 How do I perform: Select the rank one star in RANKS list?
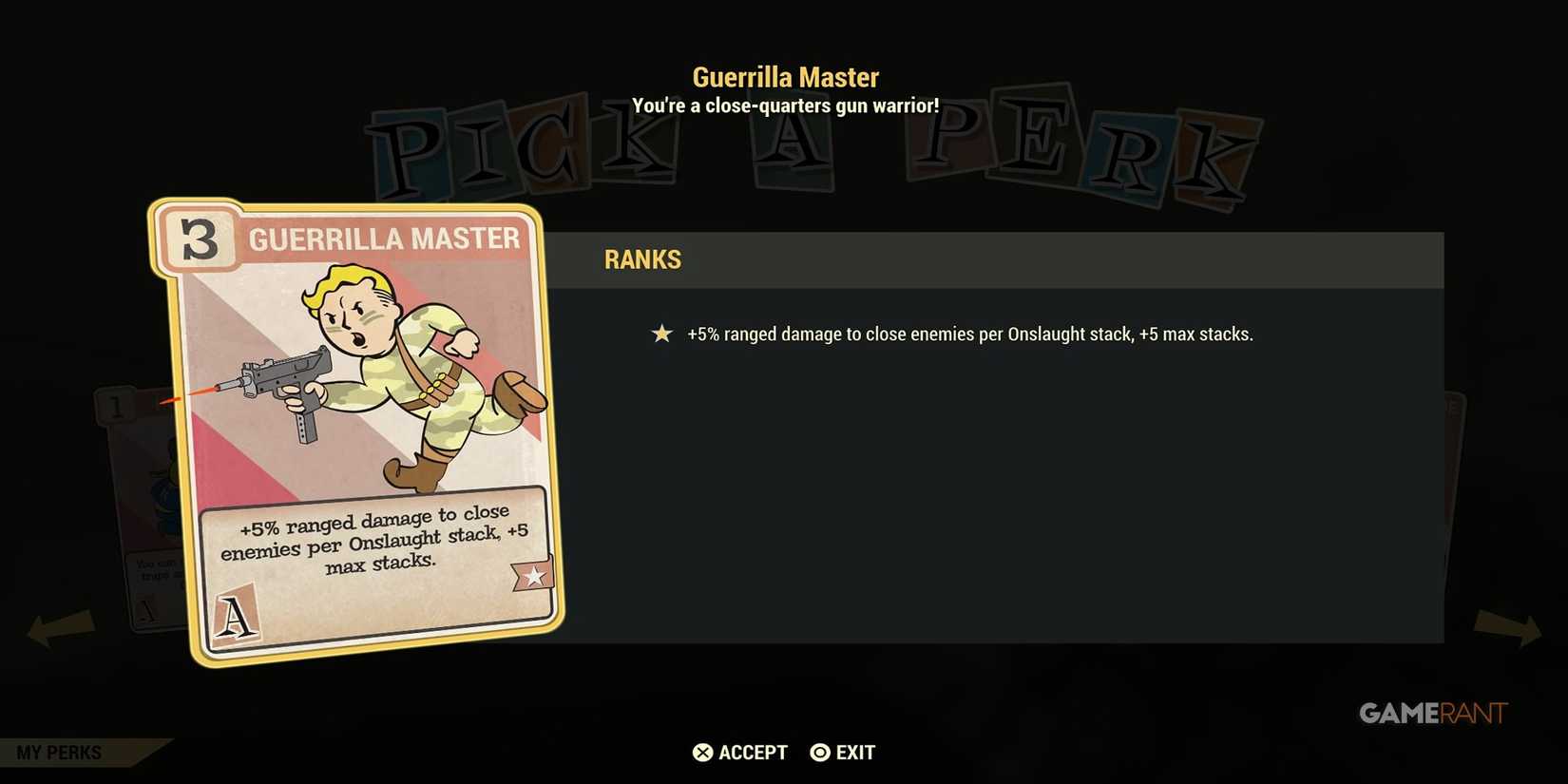pyautogui.click(x=661, y=334)
